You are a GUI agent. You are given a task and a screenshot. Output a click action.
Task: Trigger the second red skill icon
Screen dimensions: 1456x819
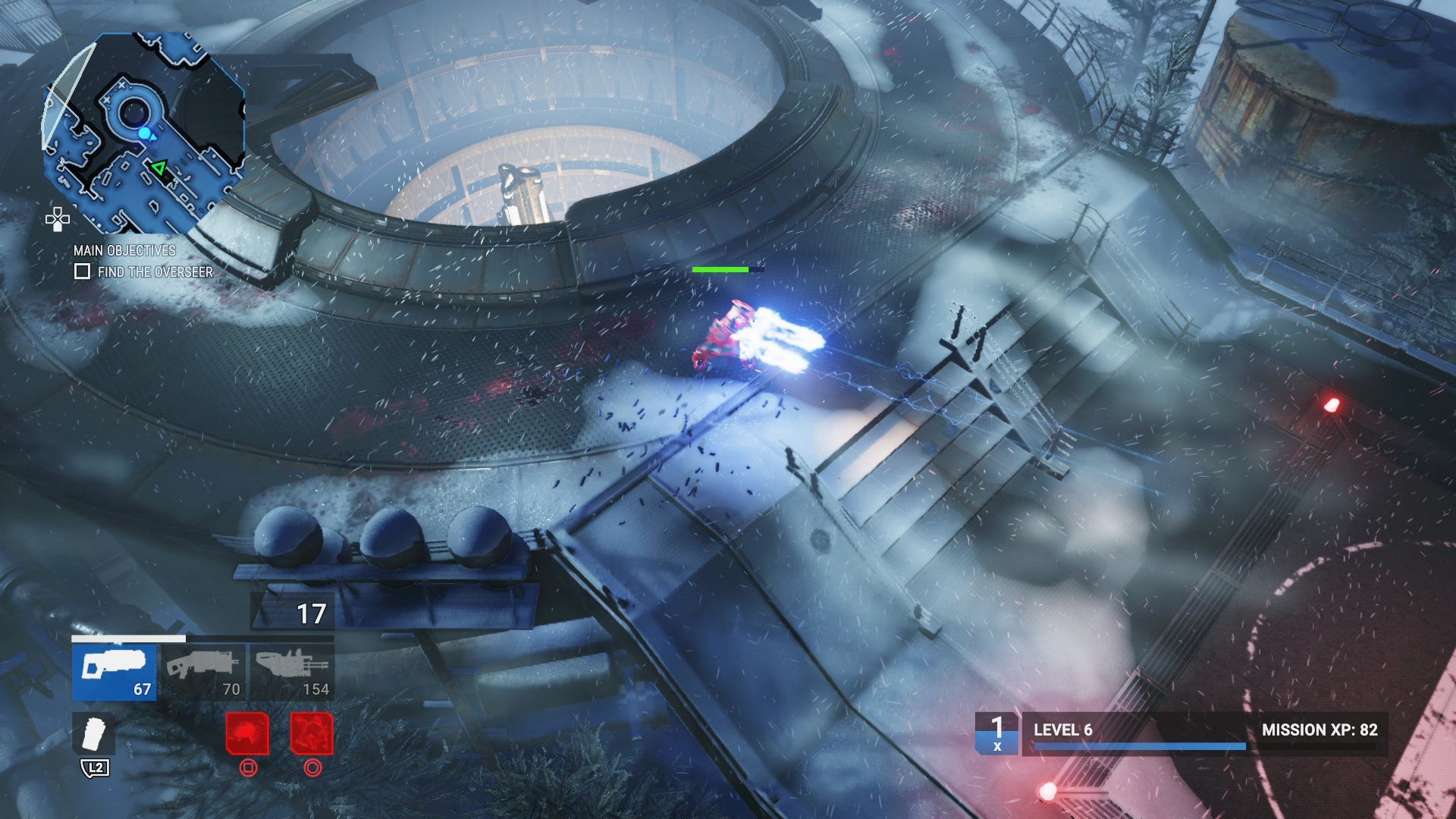click(312, 733)
